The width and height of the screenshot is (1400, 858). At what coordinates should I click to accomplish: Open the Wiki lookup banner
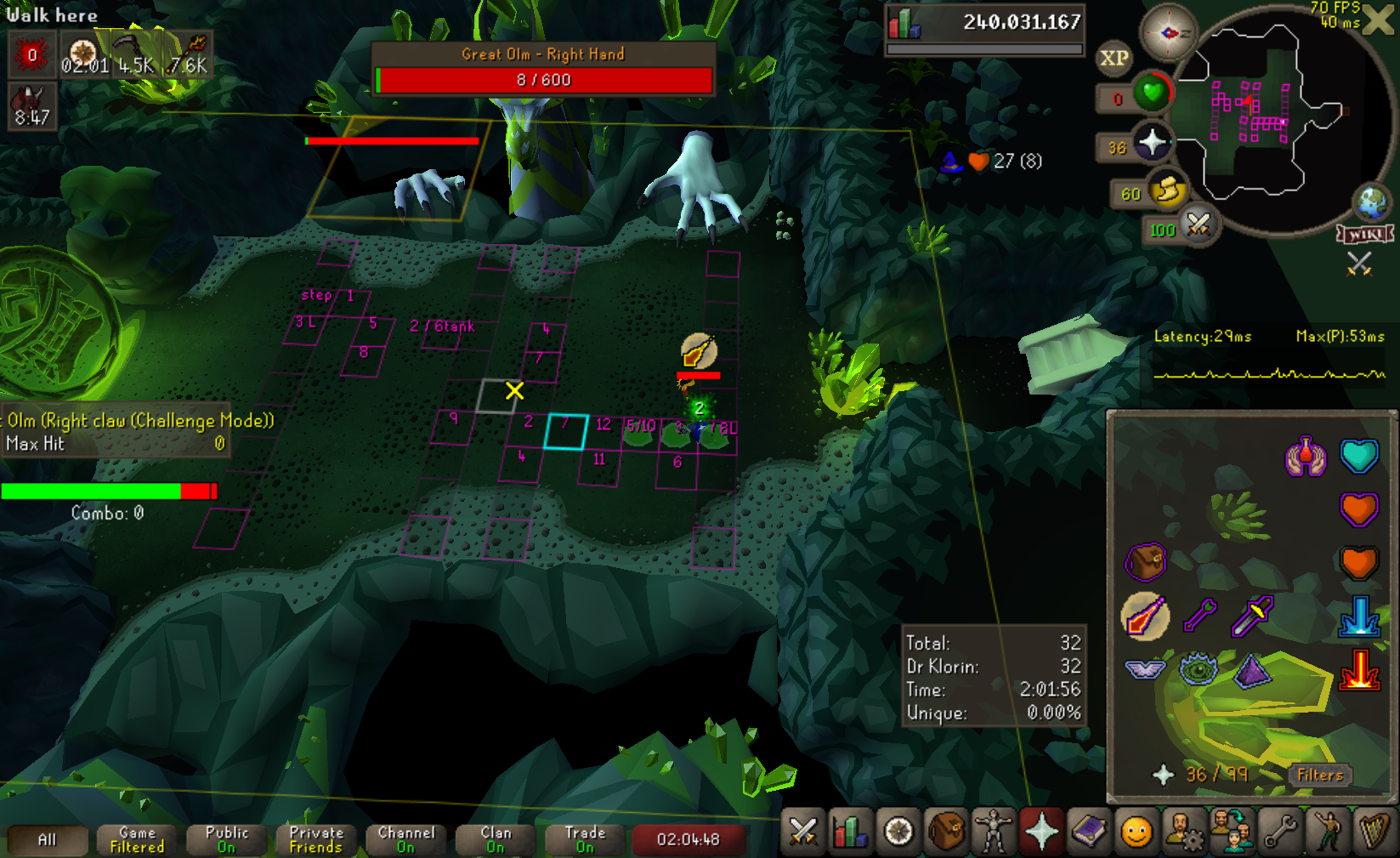[x=1365, y=234]
